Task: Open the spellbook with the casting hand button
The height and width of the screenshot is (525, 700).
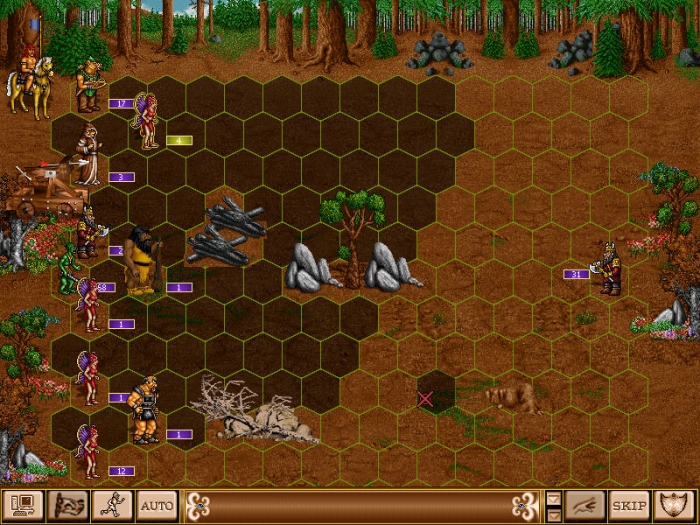Action: [x=585, y=504]
